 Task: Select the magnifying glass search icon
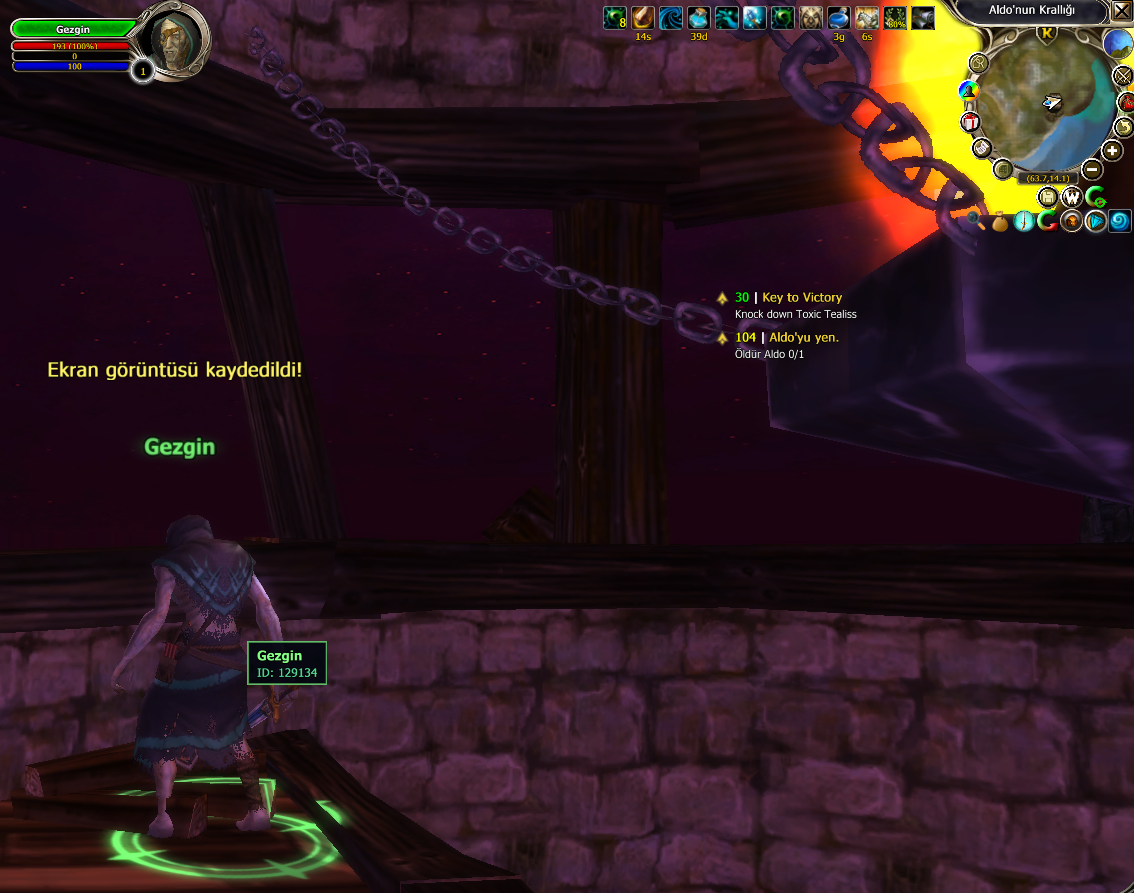[x=975, y=220]
